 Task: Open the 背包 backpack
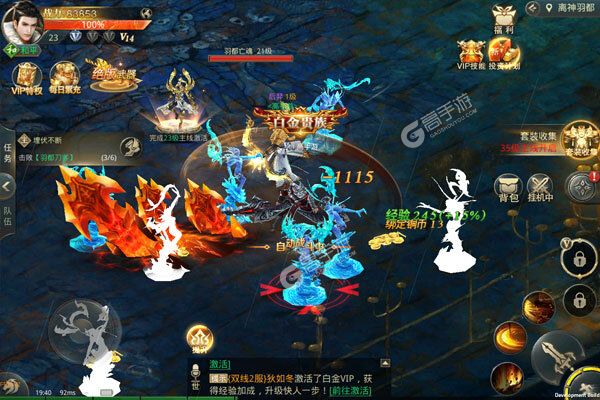click(x=509, y=189)
